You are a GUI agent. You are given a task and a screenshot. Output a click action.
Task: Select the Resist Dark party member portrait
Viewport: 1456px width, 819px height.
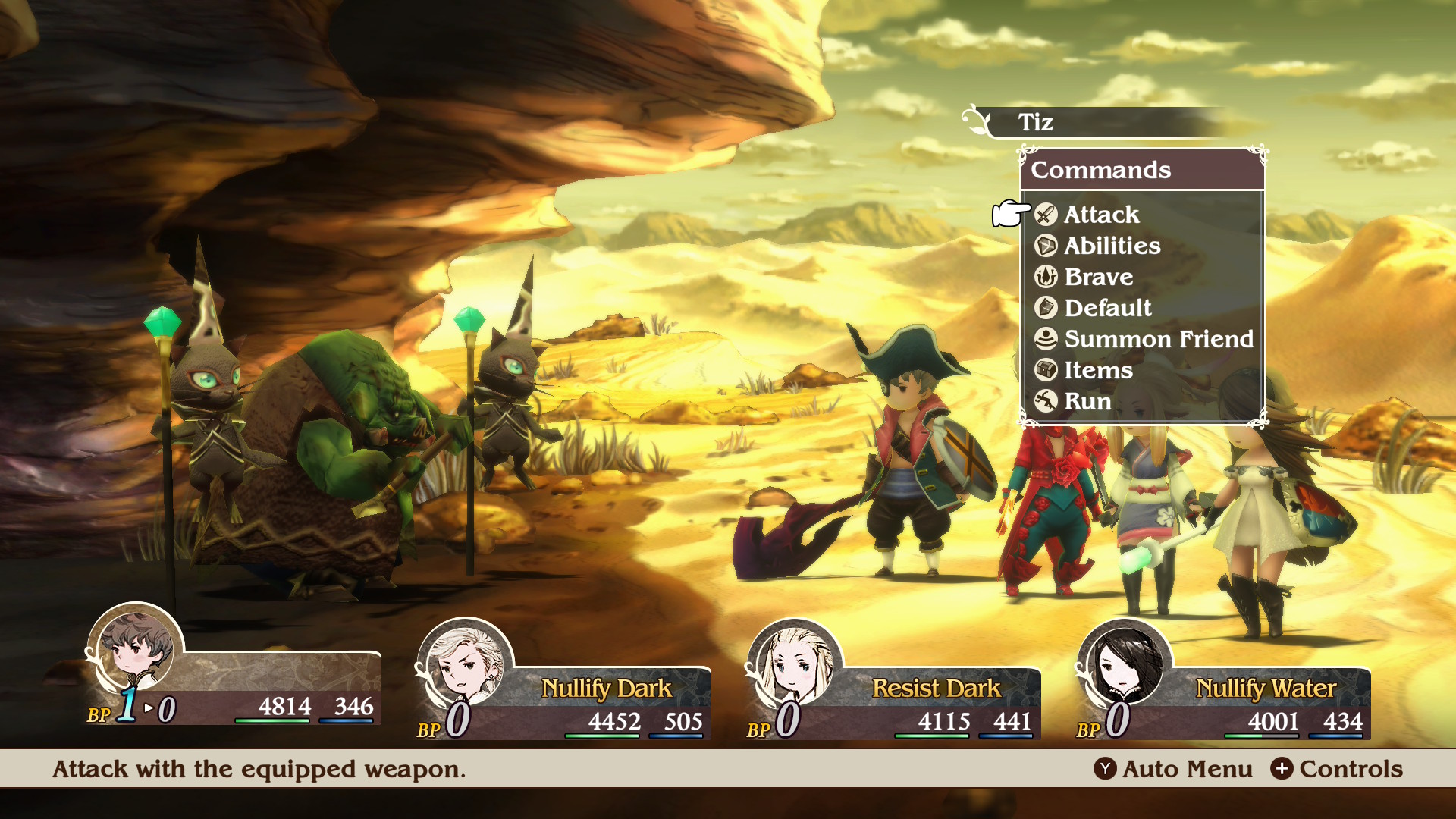[x=794, y=664]
